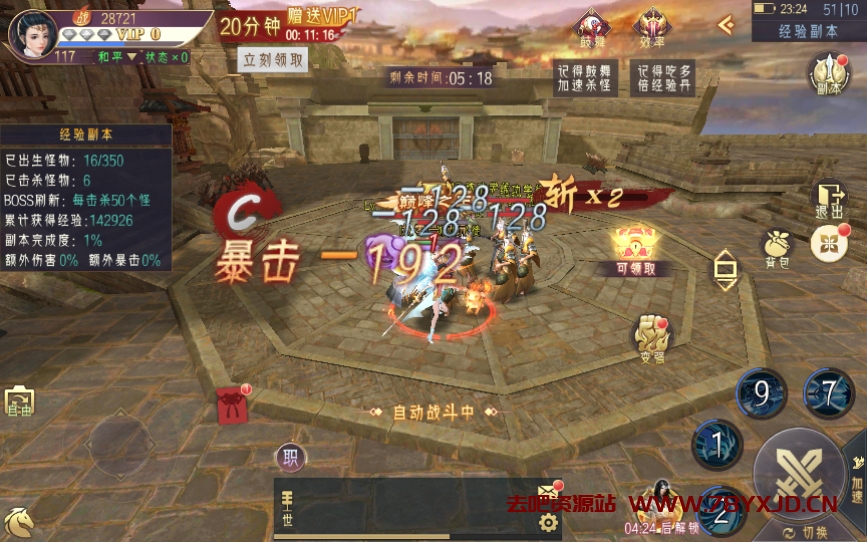Use the skill on cooldown 1
This screenshot has width=867, height=542.
point(717,443)
